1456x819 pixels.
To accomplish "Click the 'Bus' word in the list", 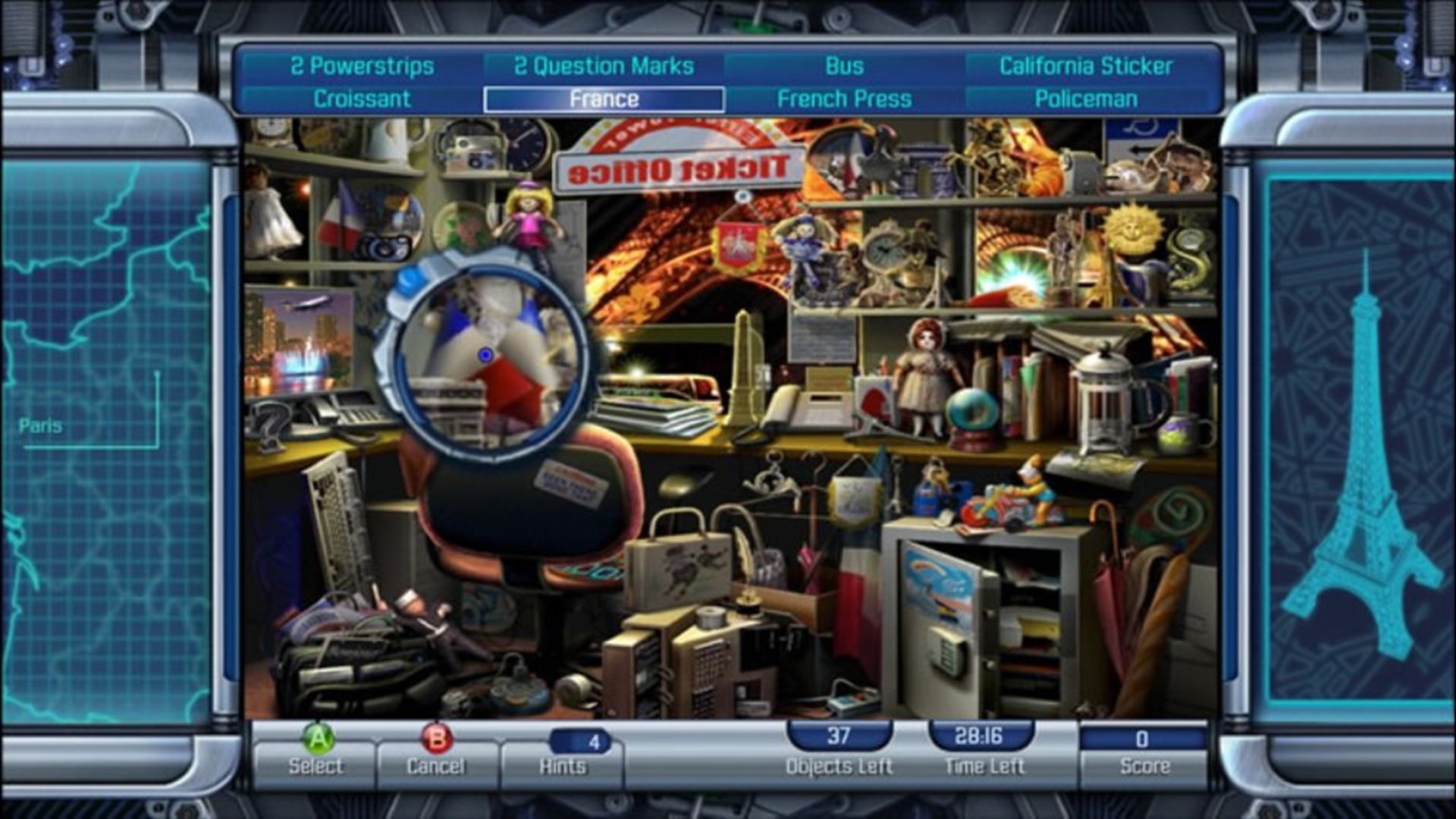I will point(844,67).
